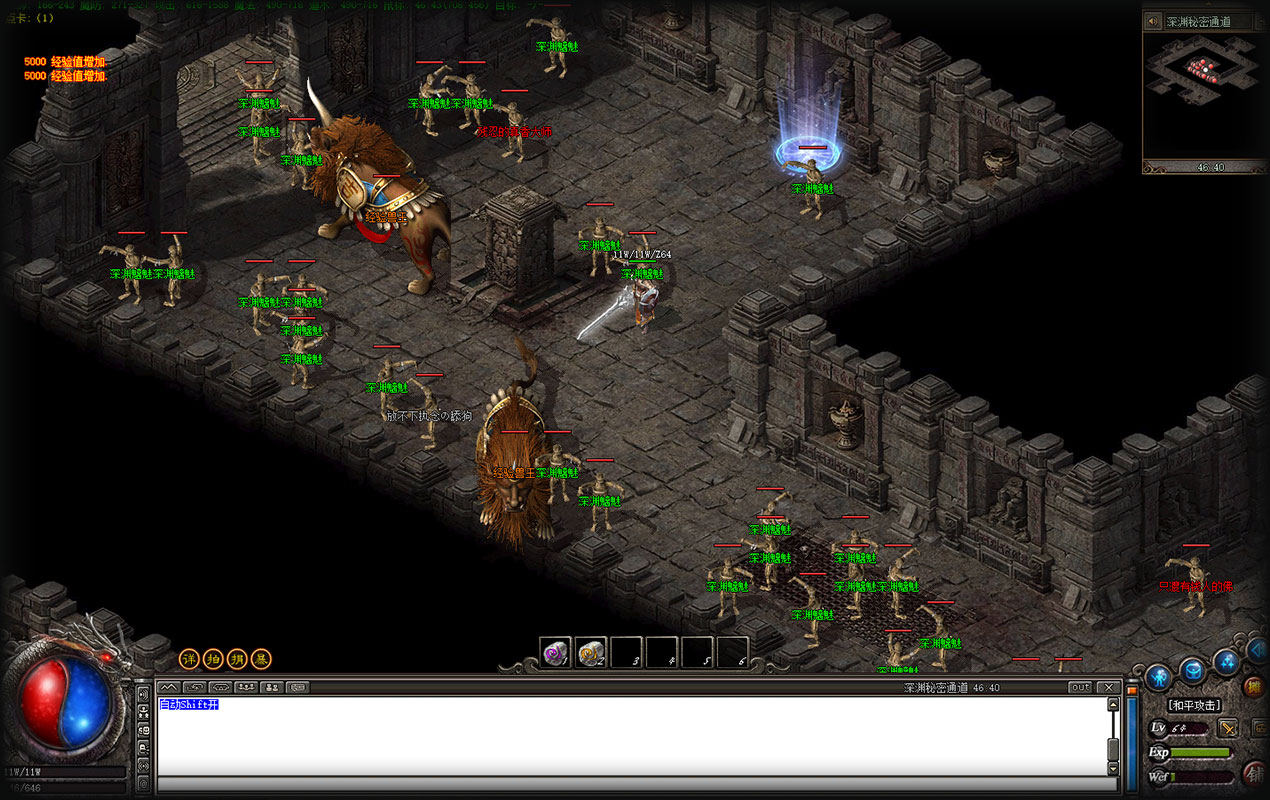
Task: Use the purple swirl stone in slot 1
Action: click(x=555, y=653)
